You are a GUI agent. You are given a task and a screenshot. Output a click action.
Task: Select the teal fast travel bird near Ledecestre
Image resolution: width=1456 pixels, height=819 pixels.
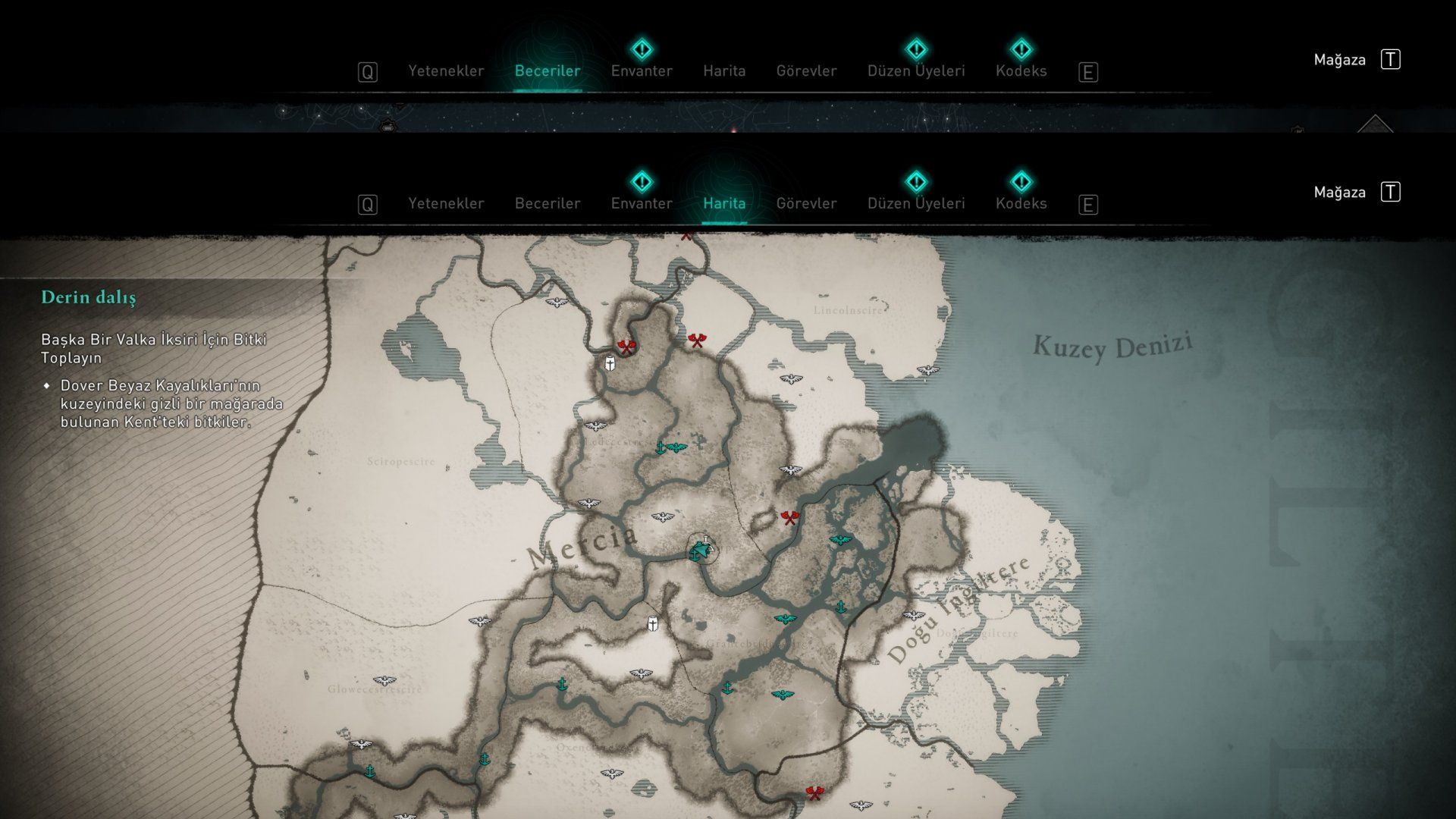(x=679, y=447)
